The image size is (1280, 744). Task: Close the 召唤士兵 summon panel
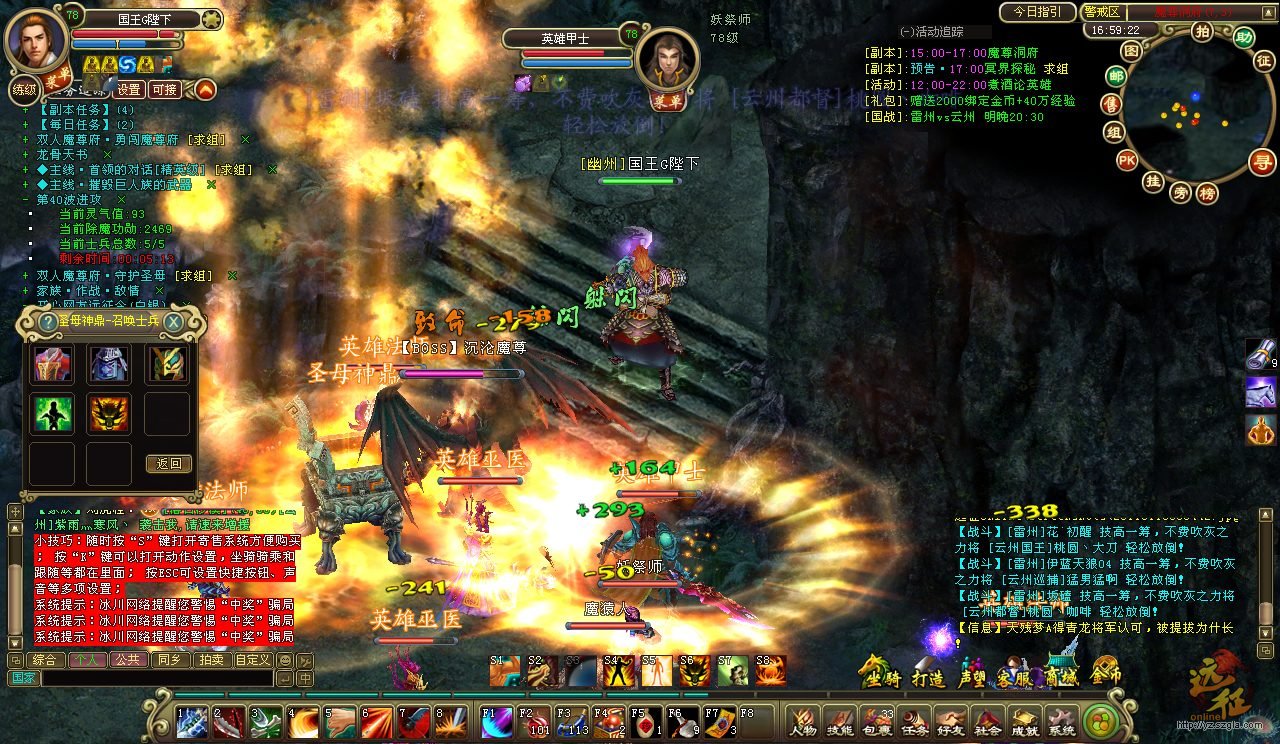pyautogui.click(x=173, y=321)
